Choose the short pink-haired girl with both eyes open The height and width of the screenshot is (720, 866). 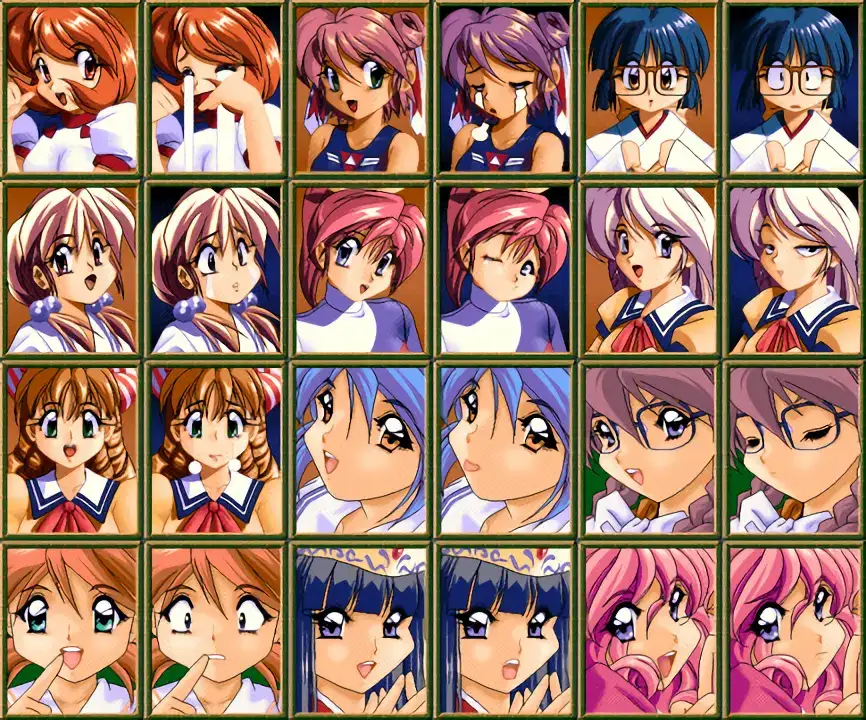coord(361,269)
